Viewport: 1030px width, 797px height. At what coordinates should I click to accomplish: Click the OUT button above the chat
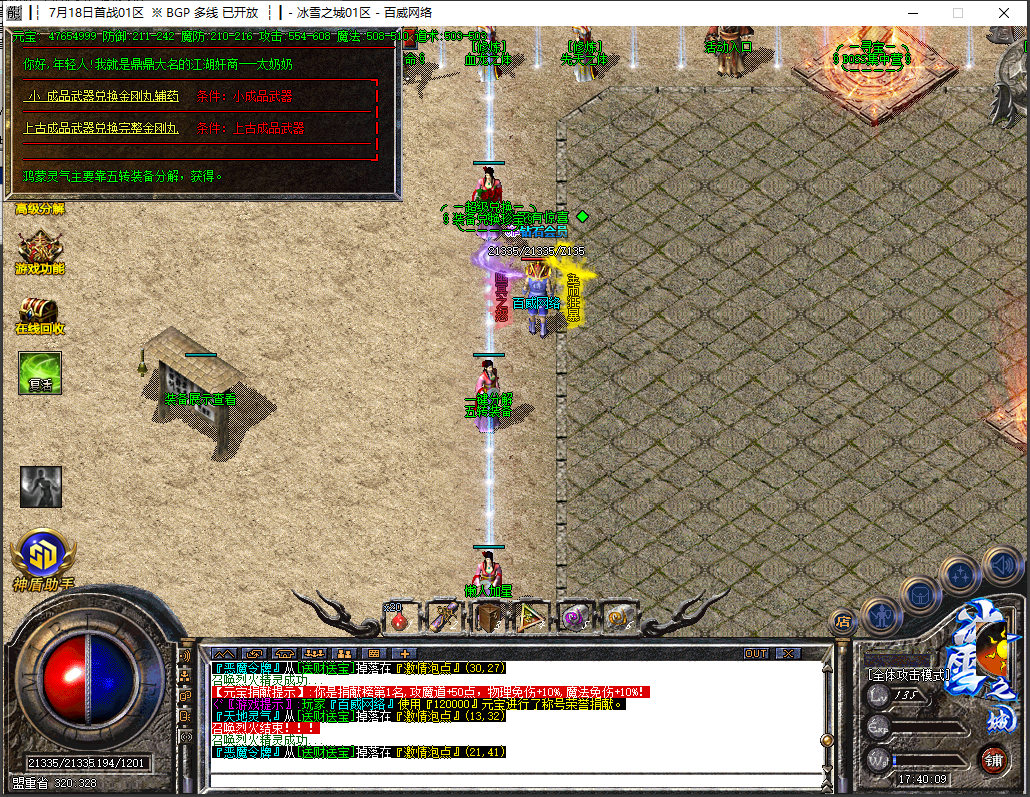(x=757, y=654)
